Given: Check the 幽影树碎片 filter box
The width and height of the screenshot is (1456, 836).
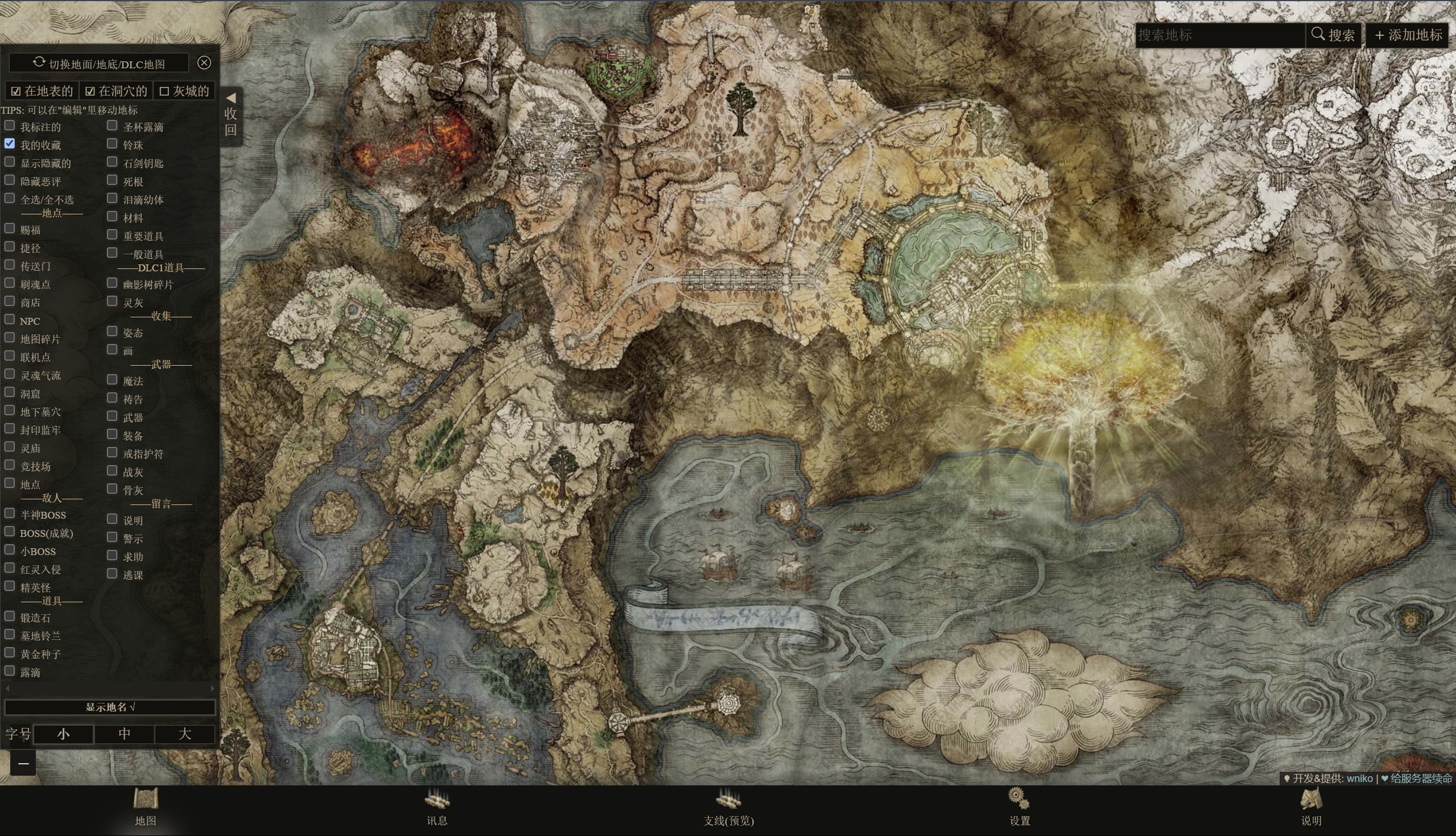Looking at the screenshot, I should pos(113,284).
